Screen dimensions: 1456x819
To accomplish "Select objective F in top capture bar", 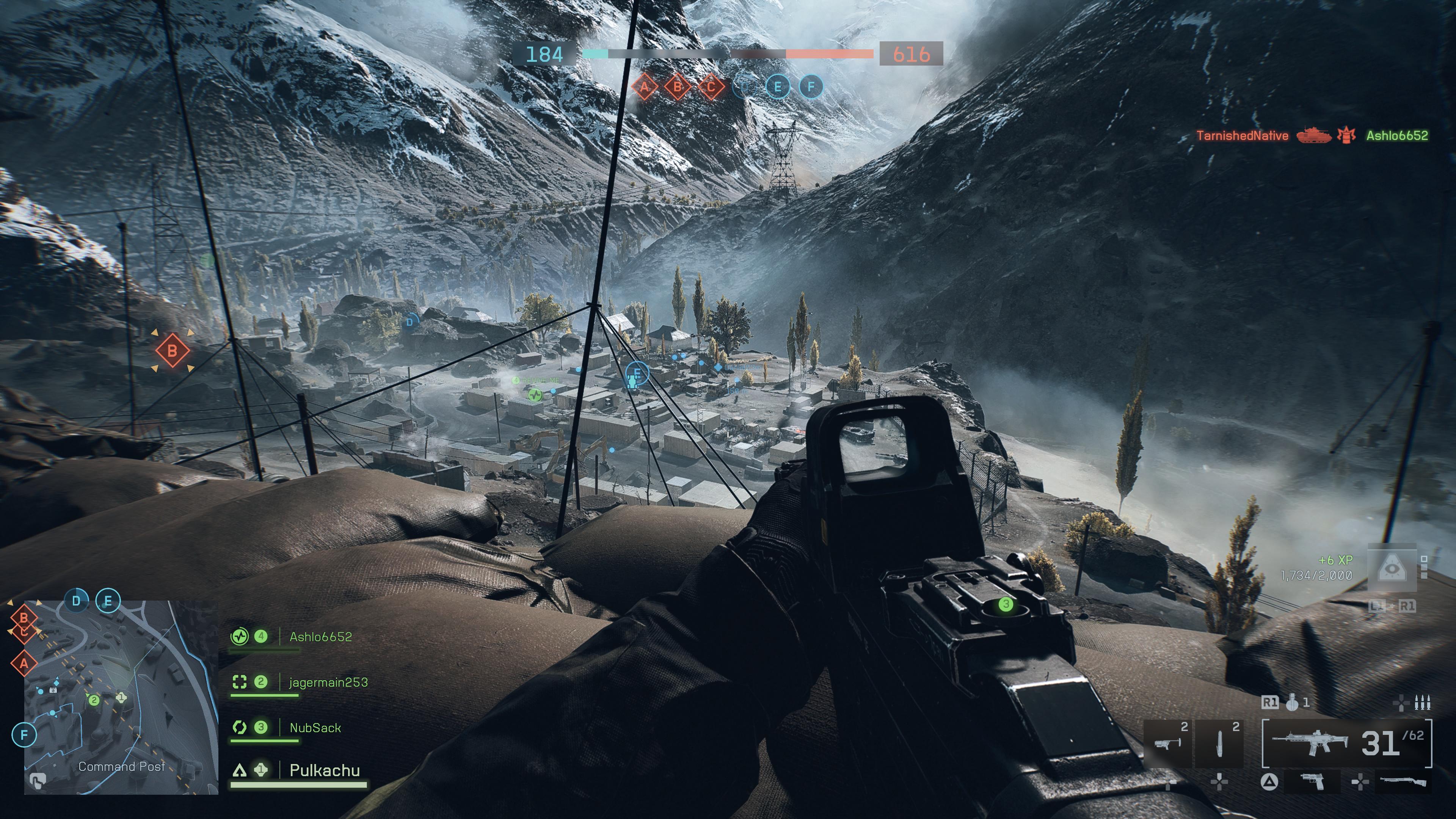I will point(811,86).
